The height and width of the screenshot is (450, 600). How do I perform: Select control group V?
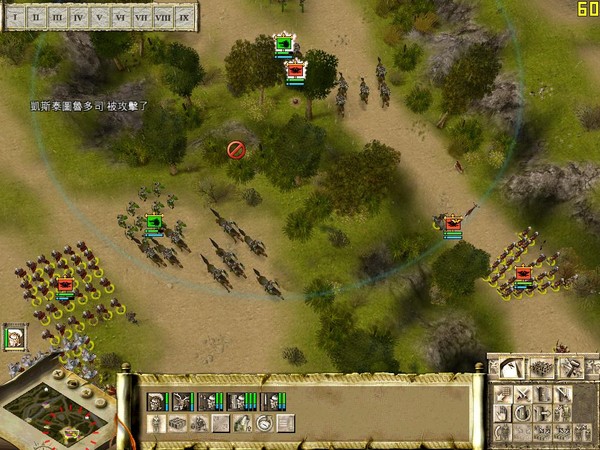click(100, 17)
